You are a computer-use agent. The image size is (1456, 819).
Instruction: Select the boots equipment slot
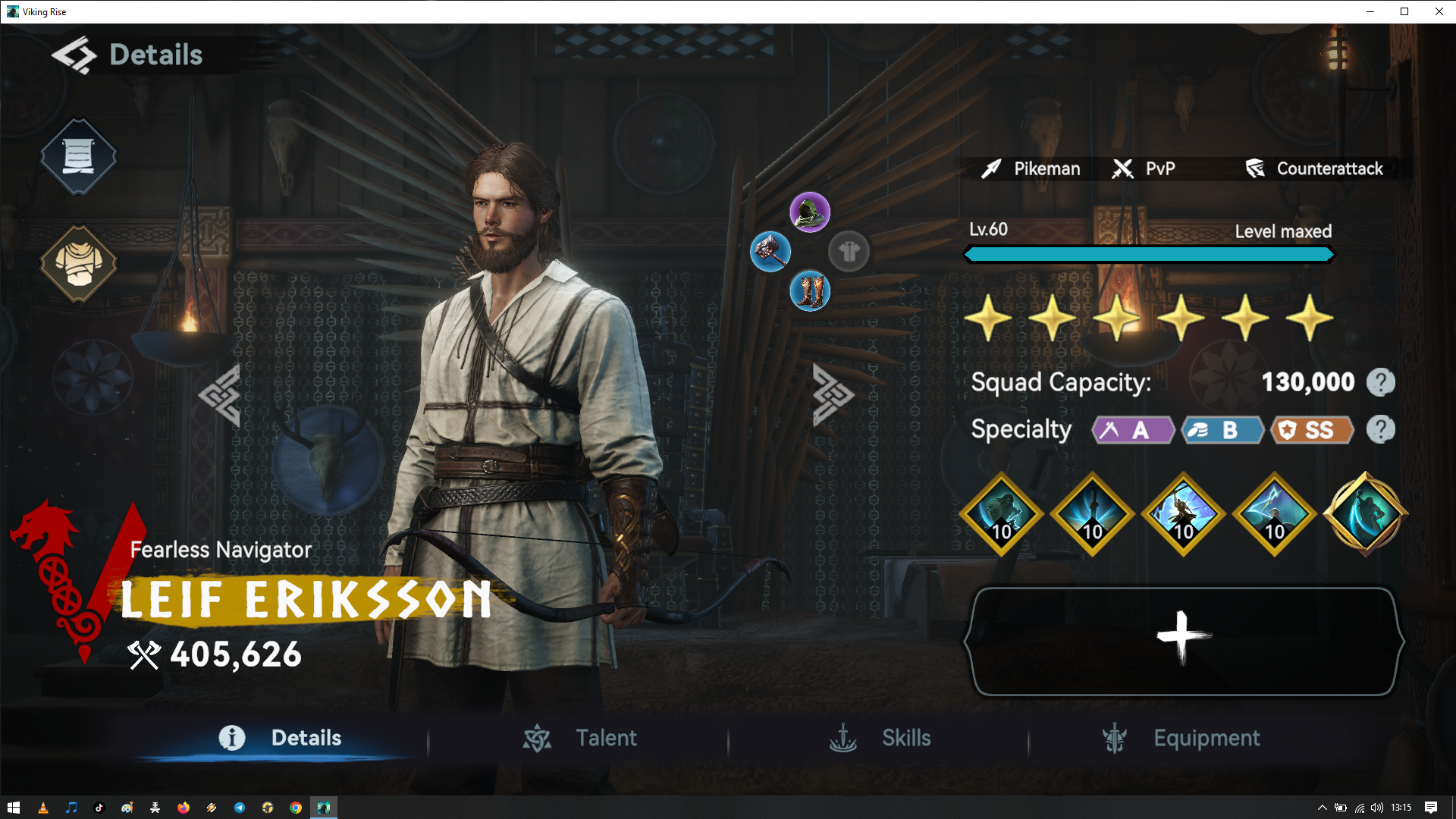pos(810,291)
